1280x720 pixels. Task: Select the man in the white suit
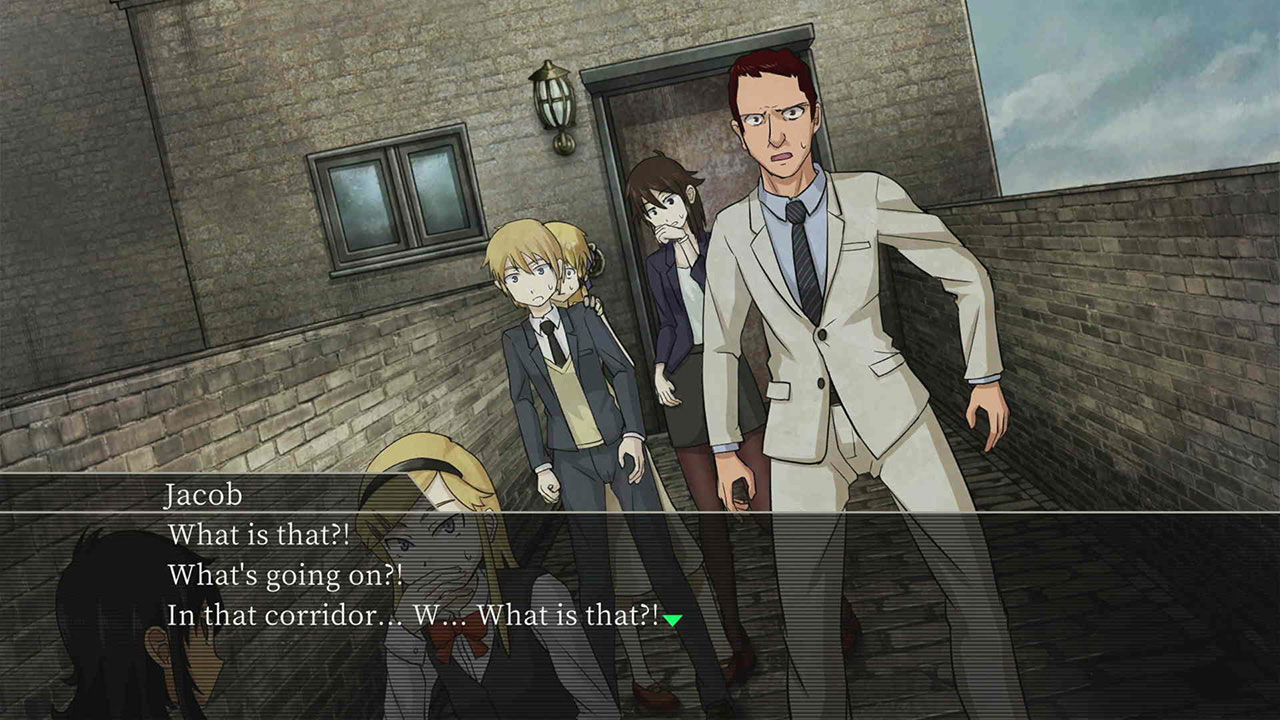pos(830,330)
